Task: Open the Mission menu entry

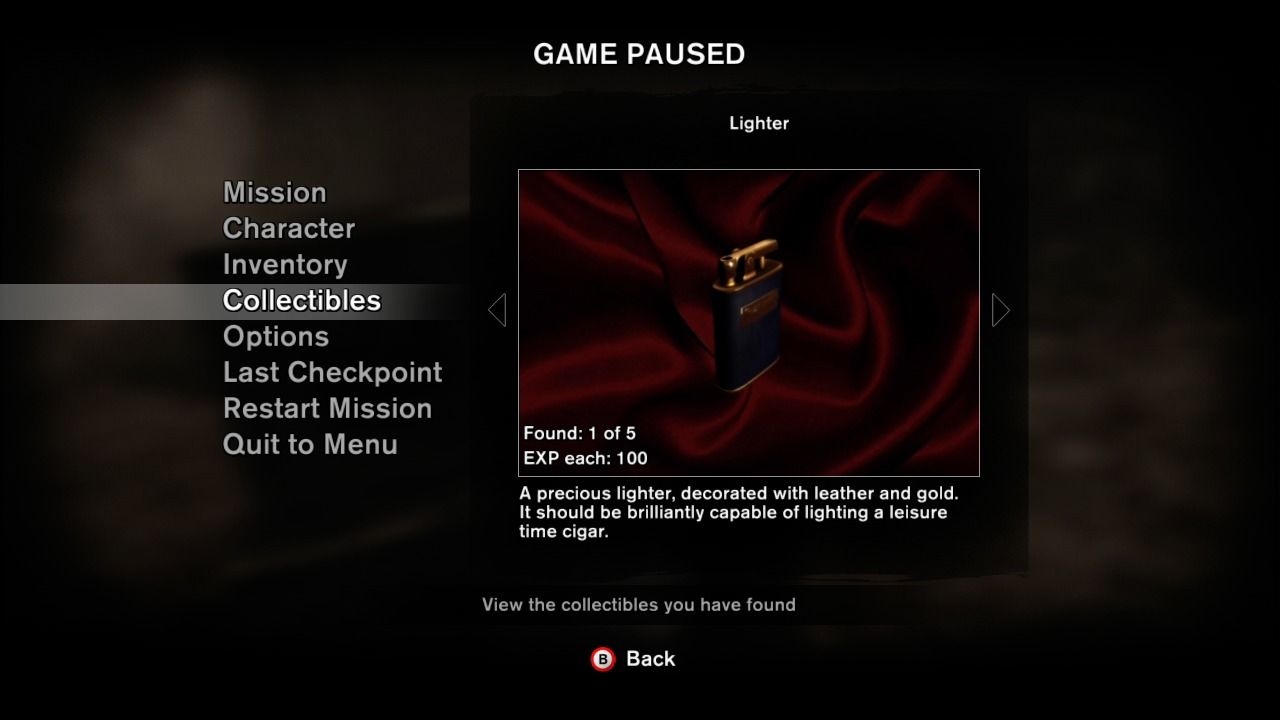Action: (x=274, y=193)
